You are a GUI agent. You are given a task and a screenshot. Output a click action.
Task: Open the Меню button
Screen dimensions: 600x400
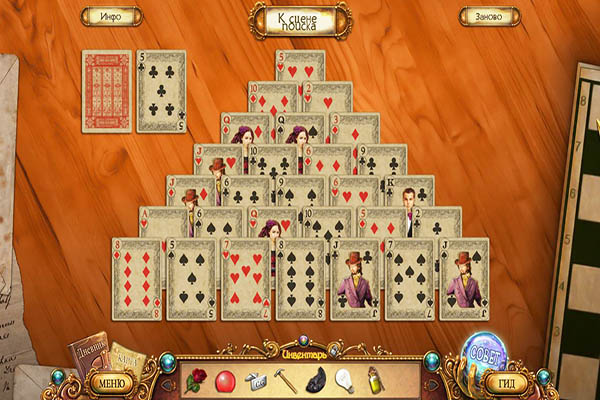pyautogui.click(x=112, y=381)
